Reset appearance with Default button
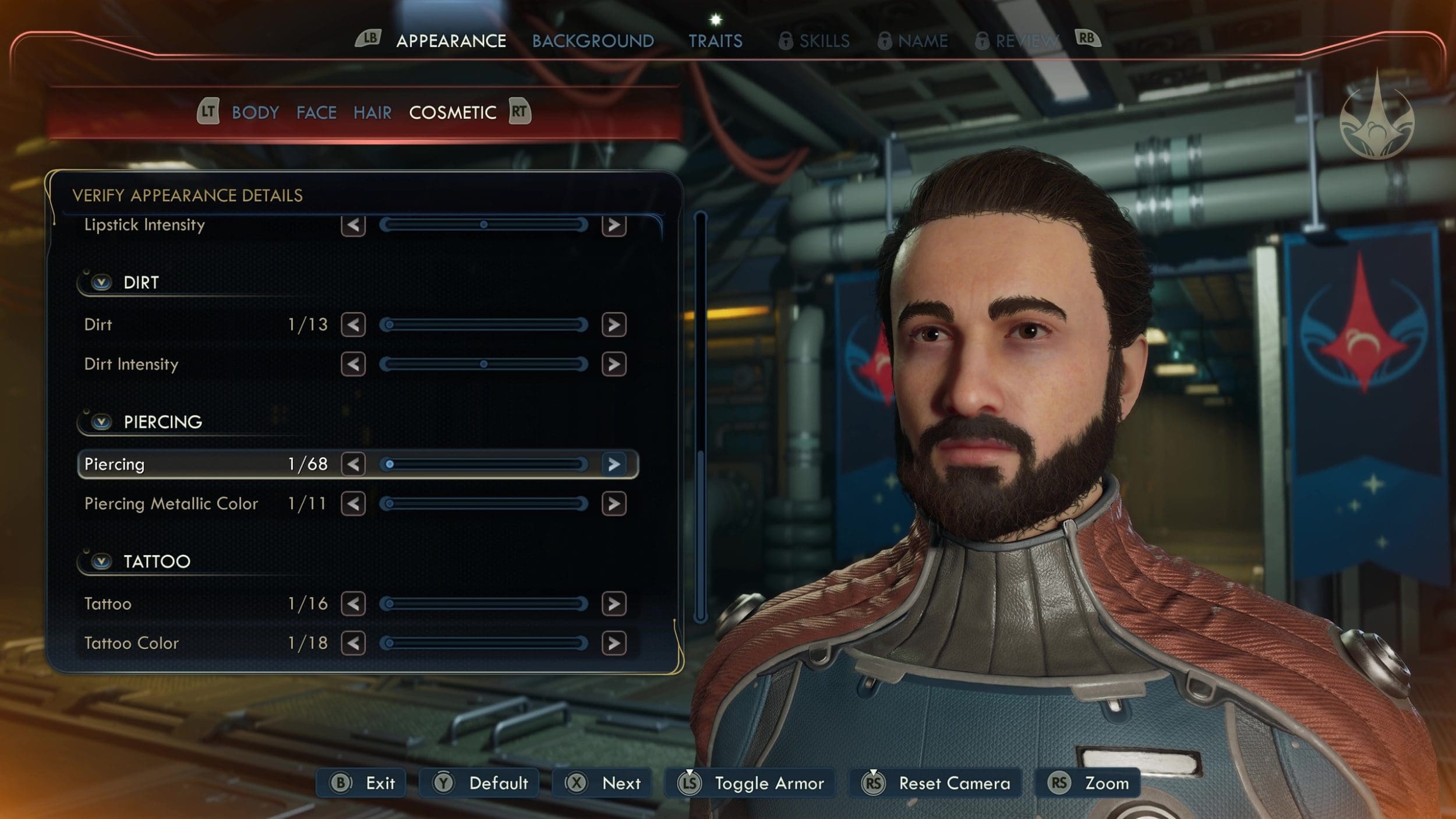 point(480,783)
